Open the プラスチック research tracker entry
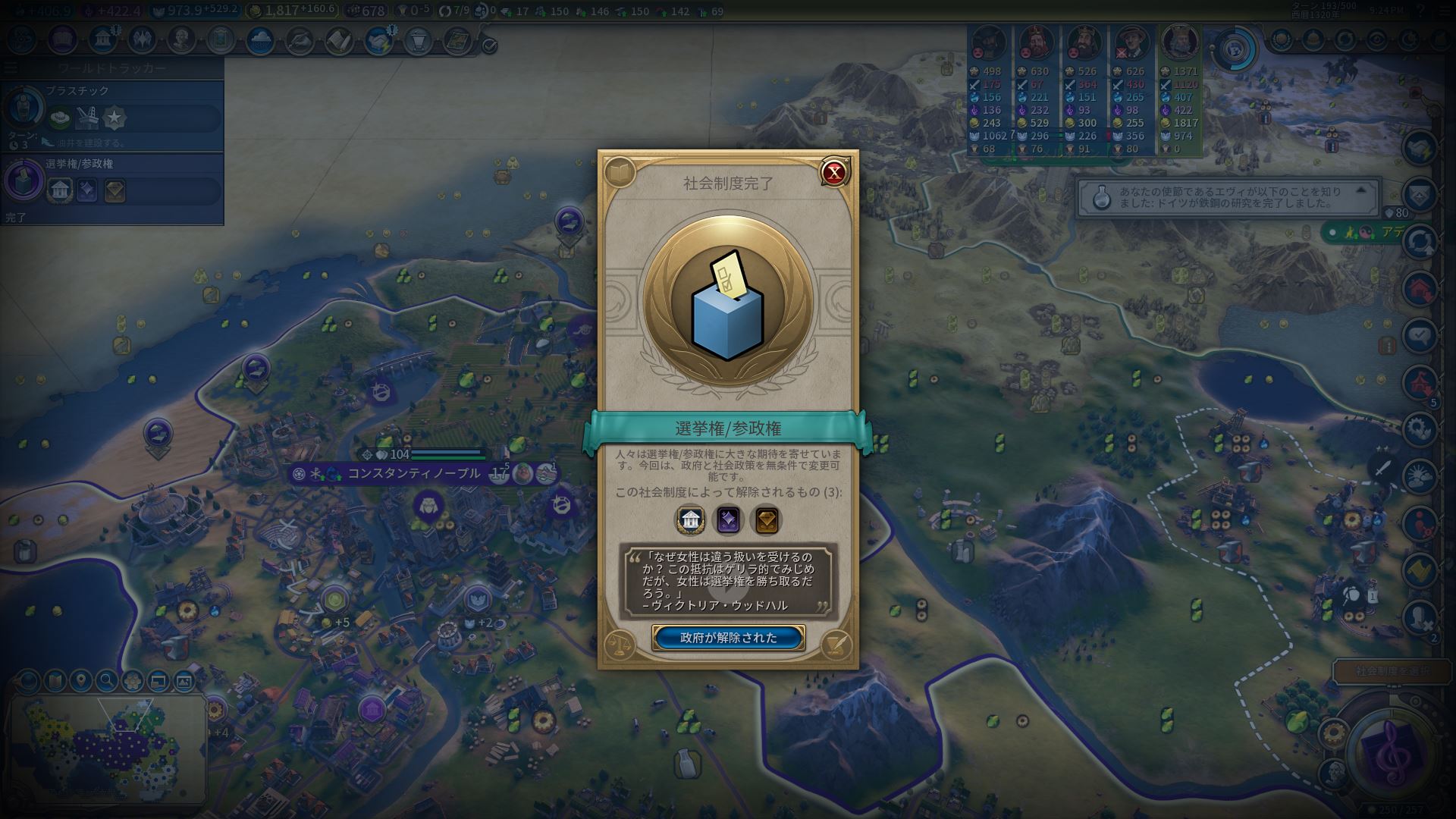This screenshot has height=819, width=1456. coord(112,114)
